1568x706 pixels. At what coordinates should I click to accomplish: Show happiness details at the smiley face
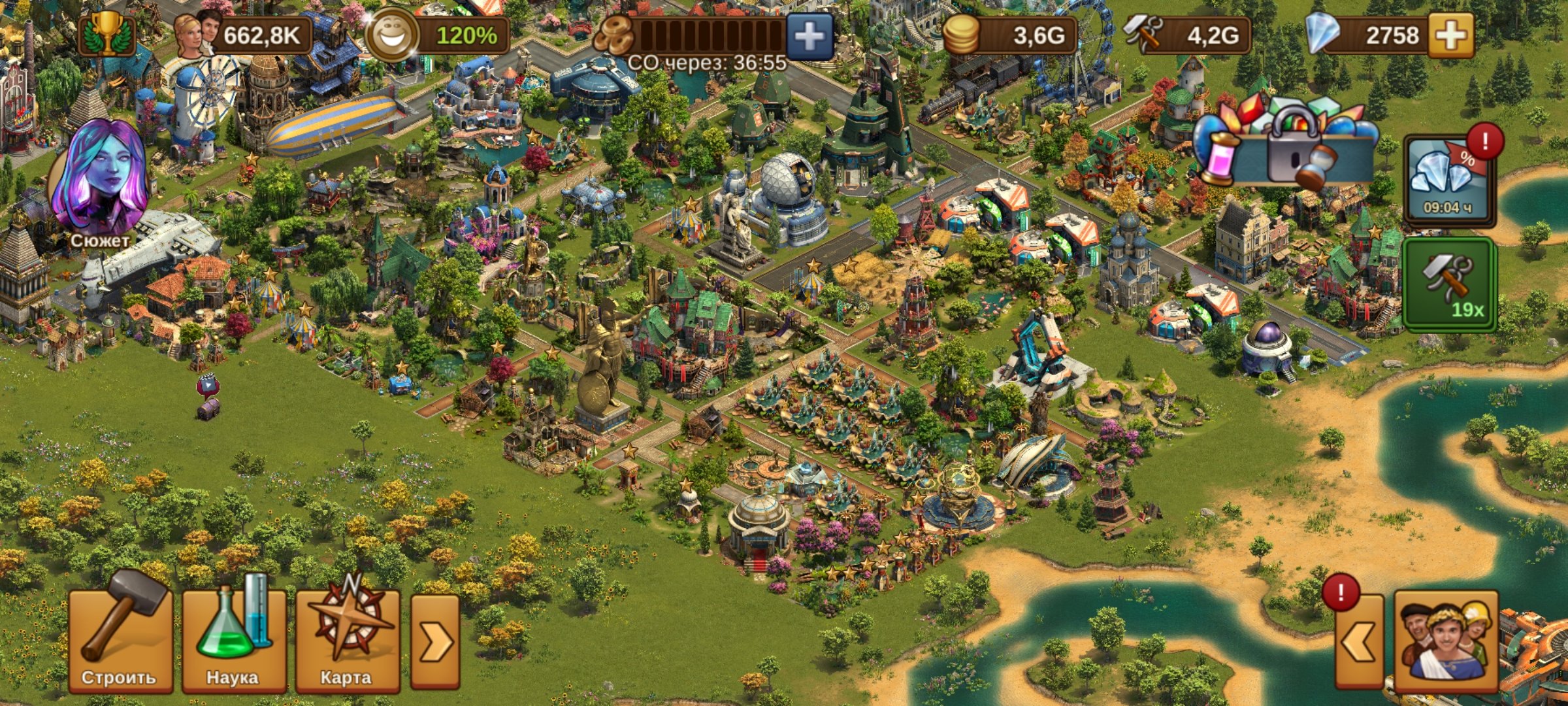pos(392,35)
